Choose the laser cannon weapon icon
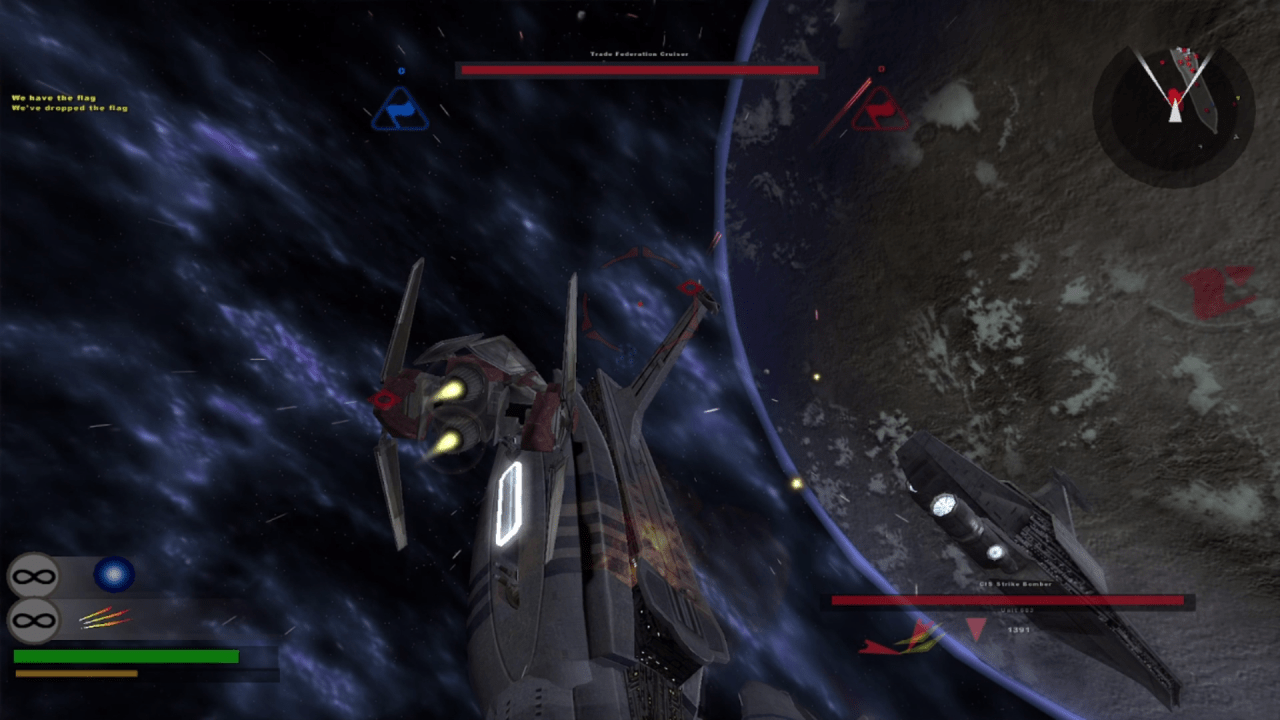Viewport: 1280px width, 720px height. (105, 619)
